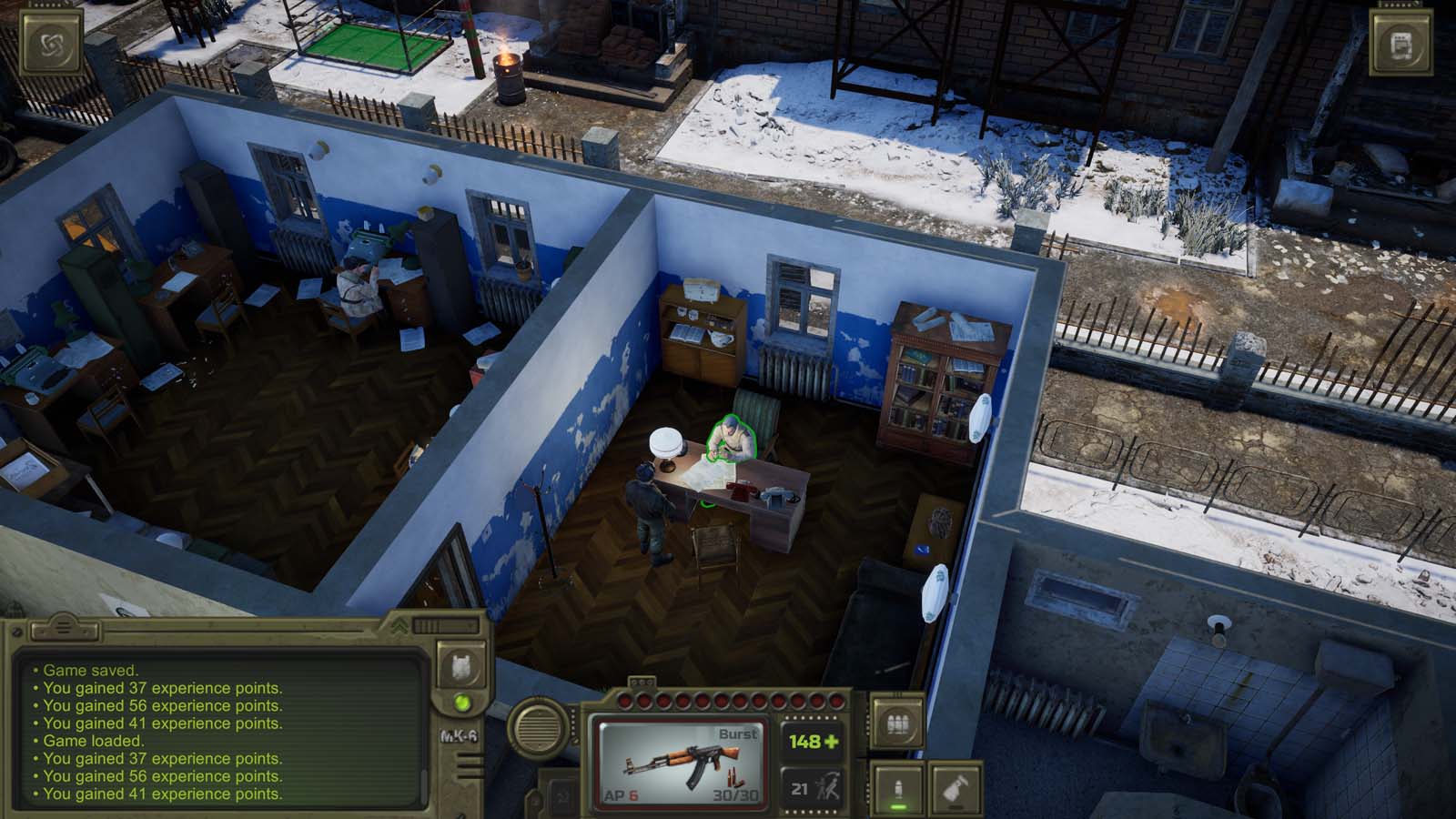The width and height of the screenshot is (1456, 819).
Task: Expand the message log with the double chevron
Action: (x=399, y=625)
